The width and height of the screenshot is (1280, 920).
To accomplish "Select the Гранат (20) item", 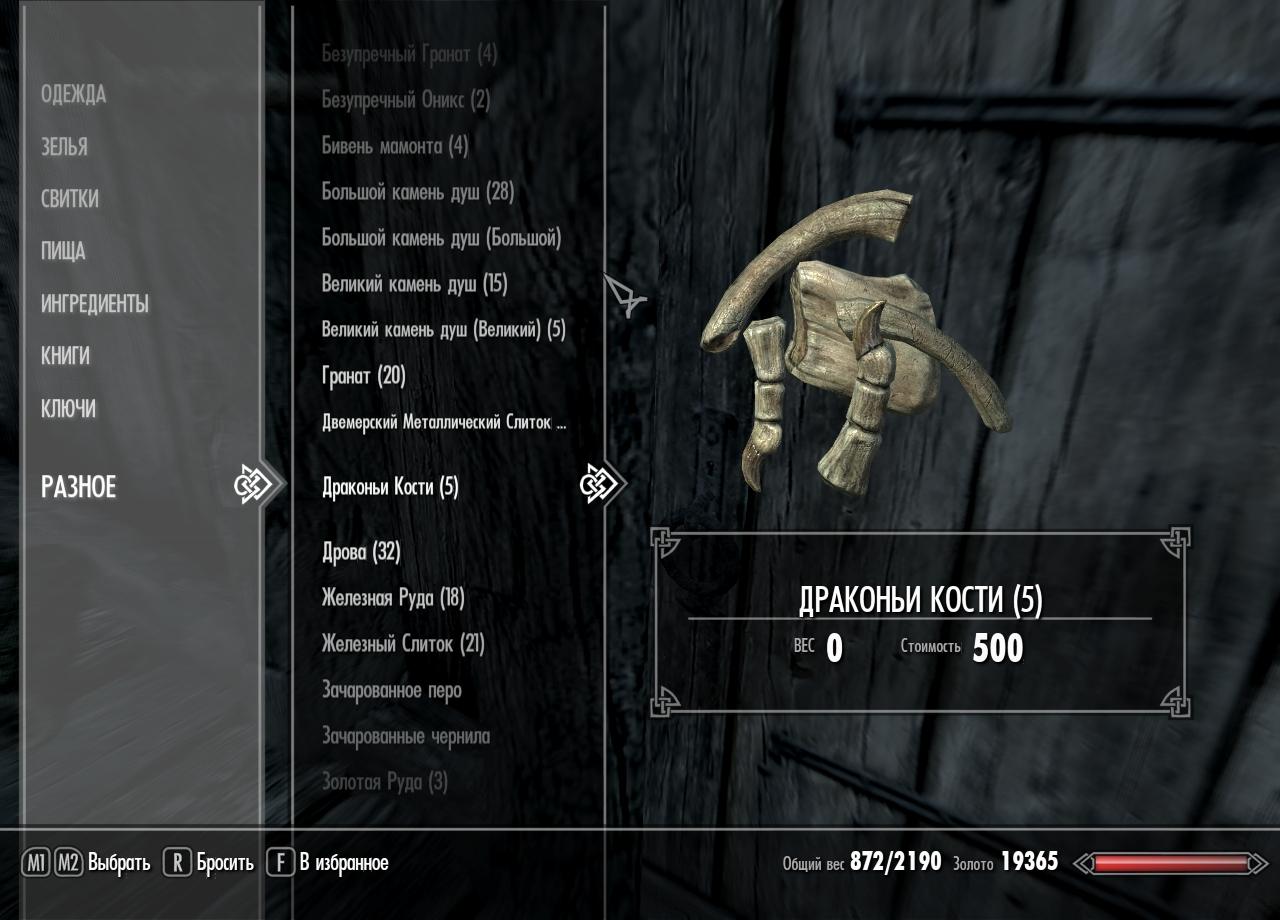I will point(363,376).
